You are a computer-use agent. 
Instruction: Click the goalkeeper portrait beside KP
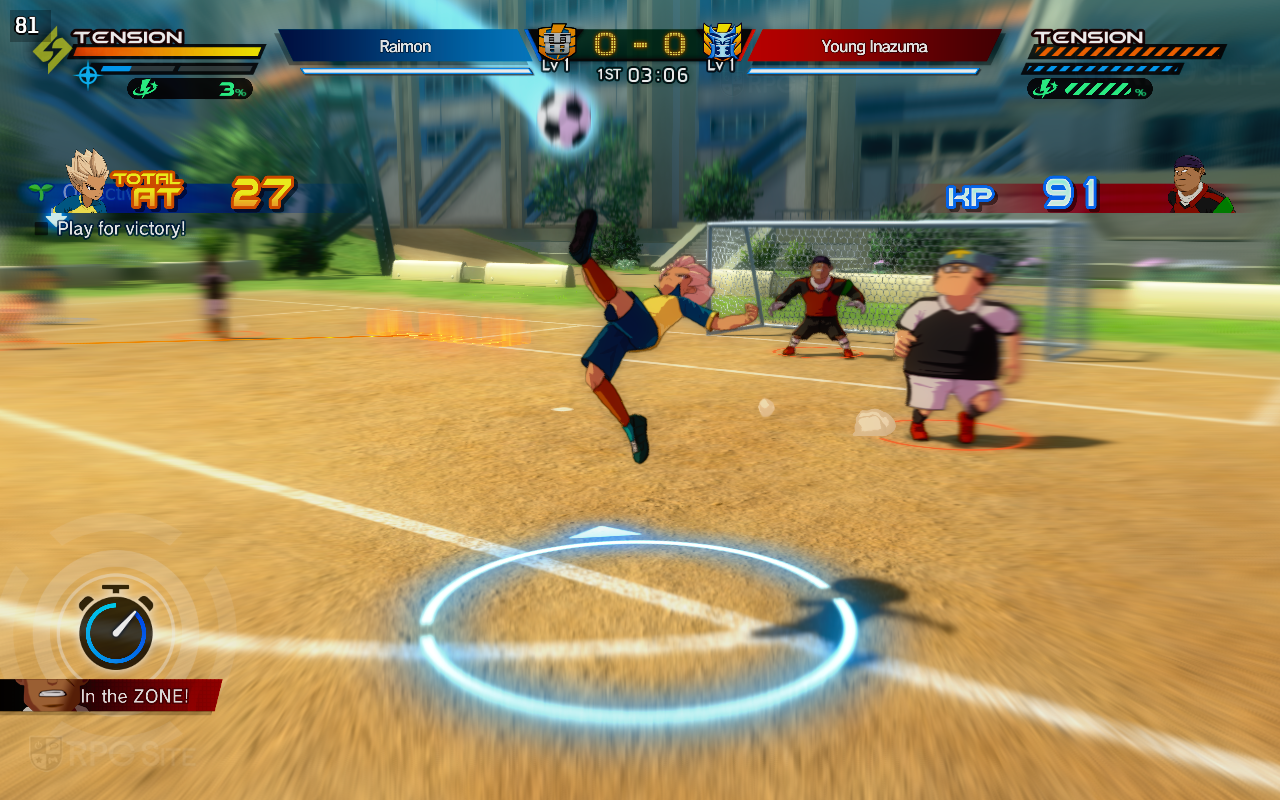pos(1200,185)
